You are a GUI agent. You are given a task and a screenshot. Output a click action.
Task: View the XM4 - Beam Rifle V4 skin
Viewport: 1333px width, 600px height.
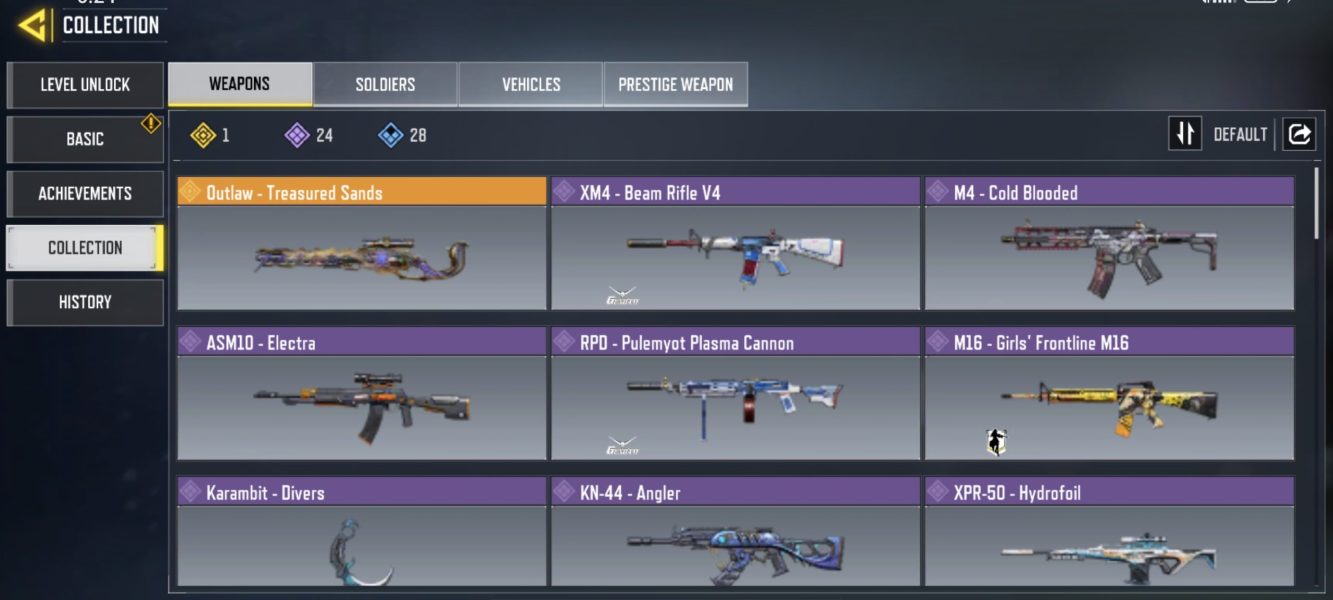735,244
